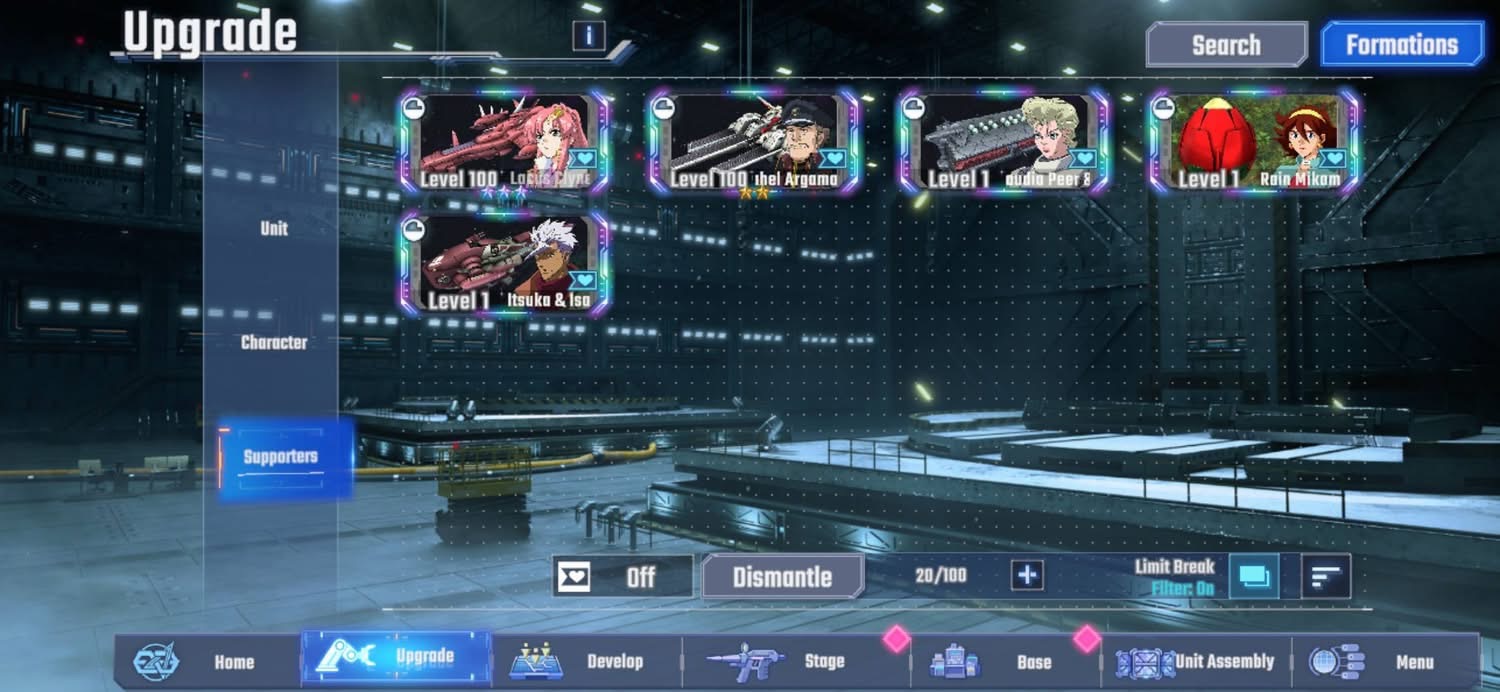
Task: Open the Supporters tab
Action: [x=281, y=457]
